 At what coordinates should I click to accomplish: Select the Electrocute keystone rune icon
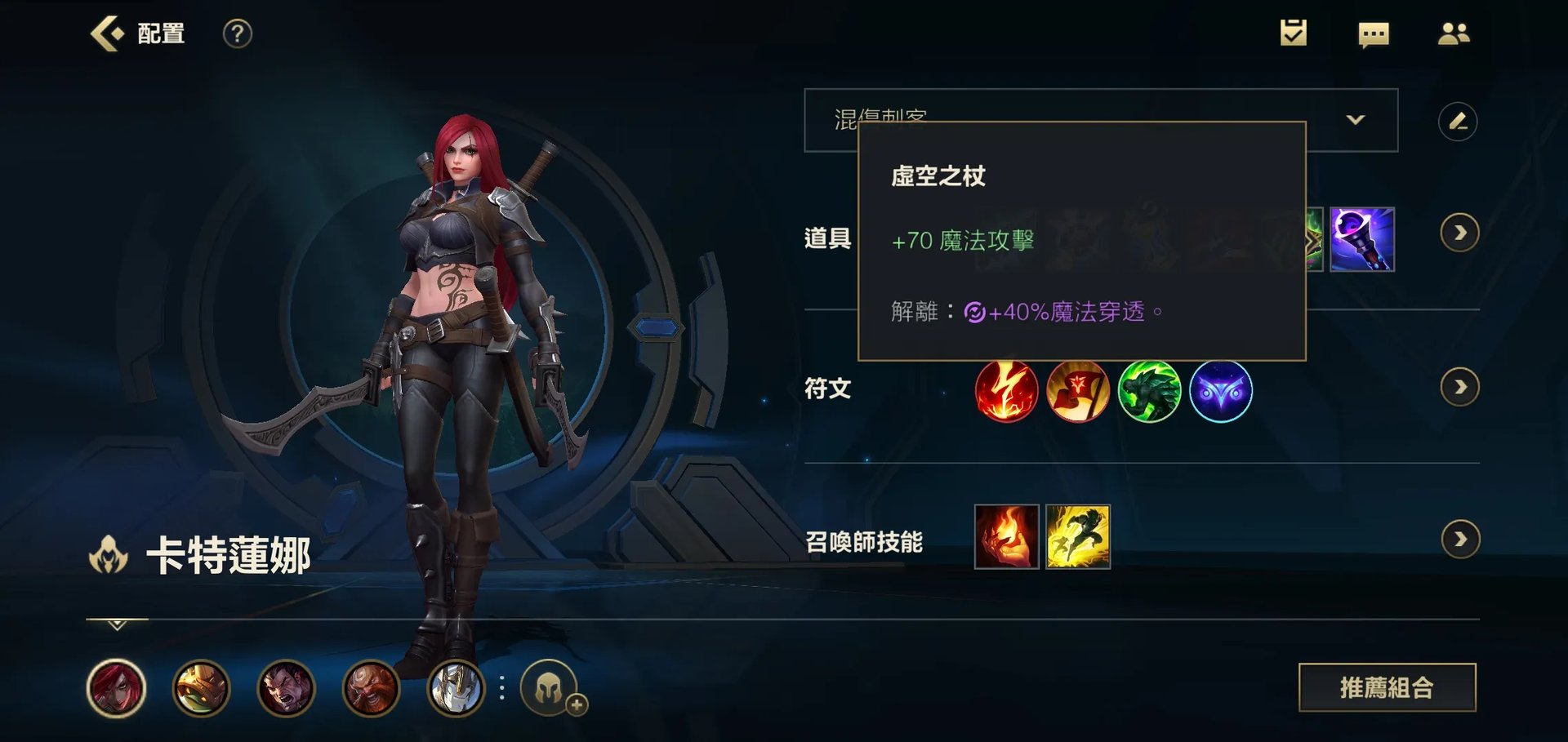pos(1006,392)
